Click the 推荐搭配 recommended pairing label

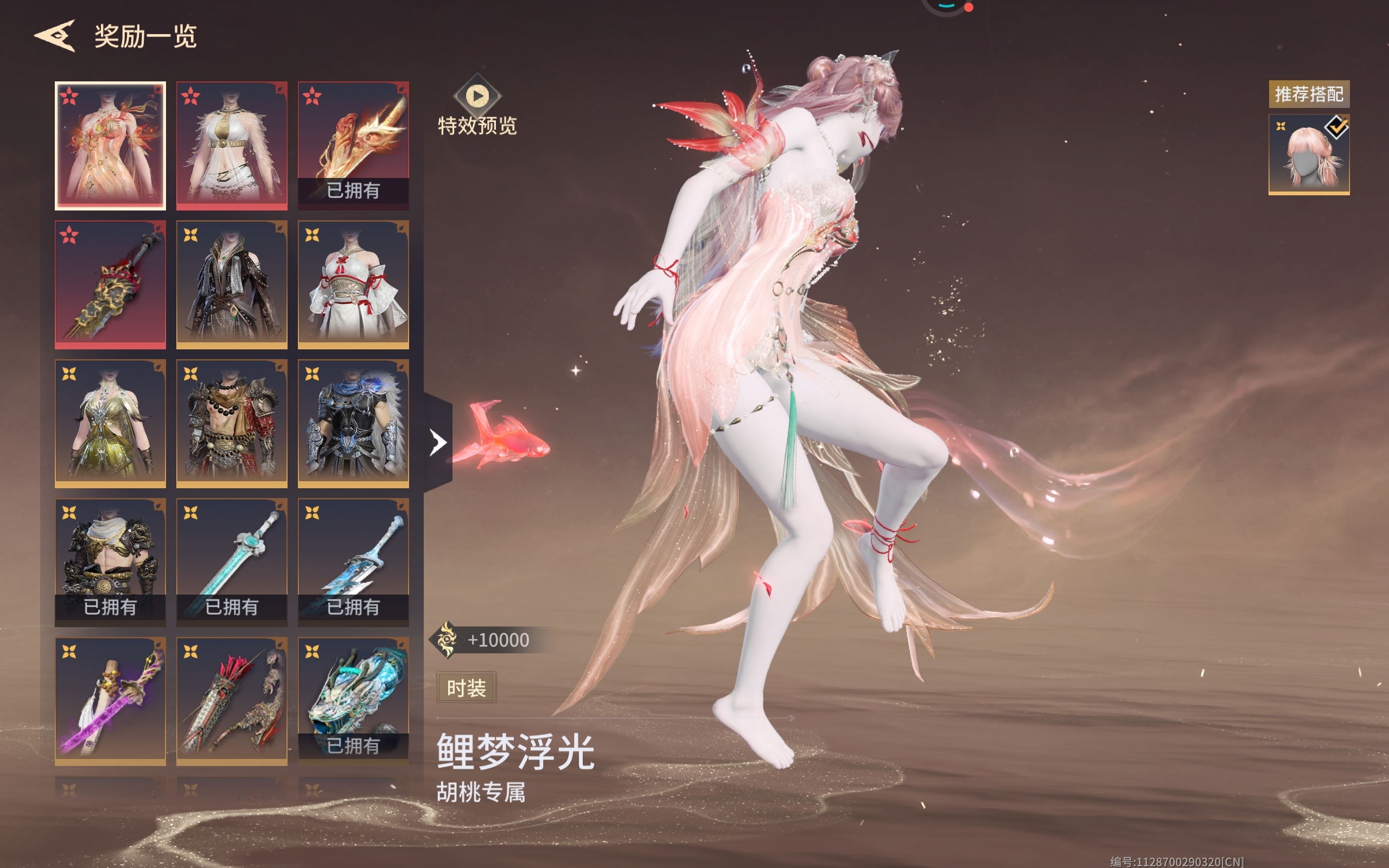click(1309, 93)
